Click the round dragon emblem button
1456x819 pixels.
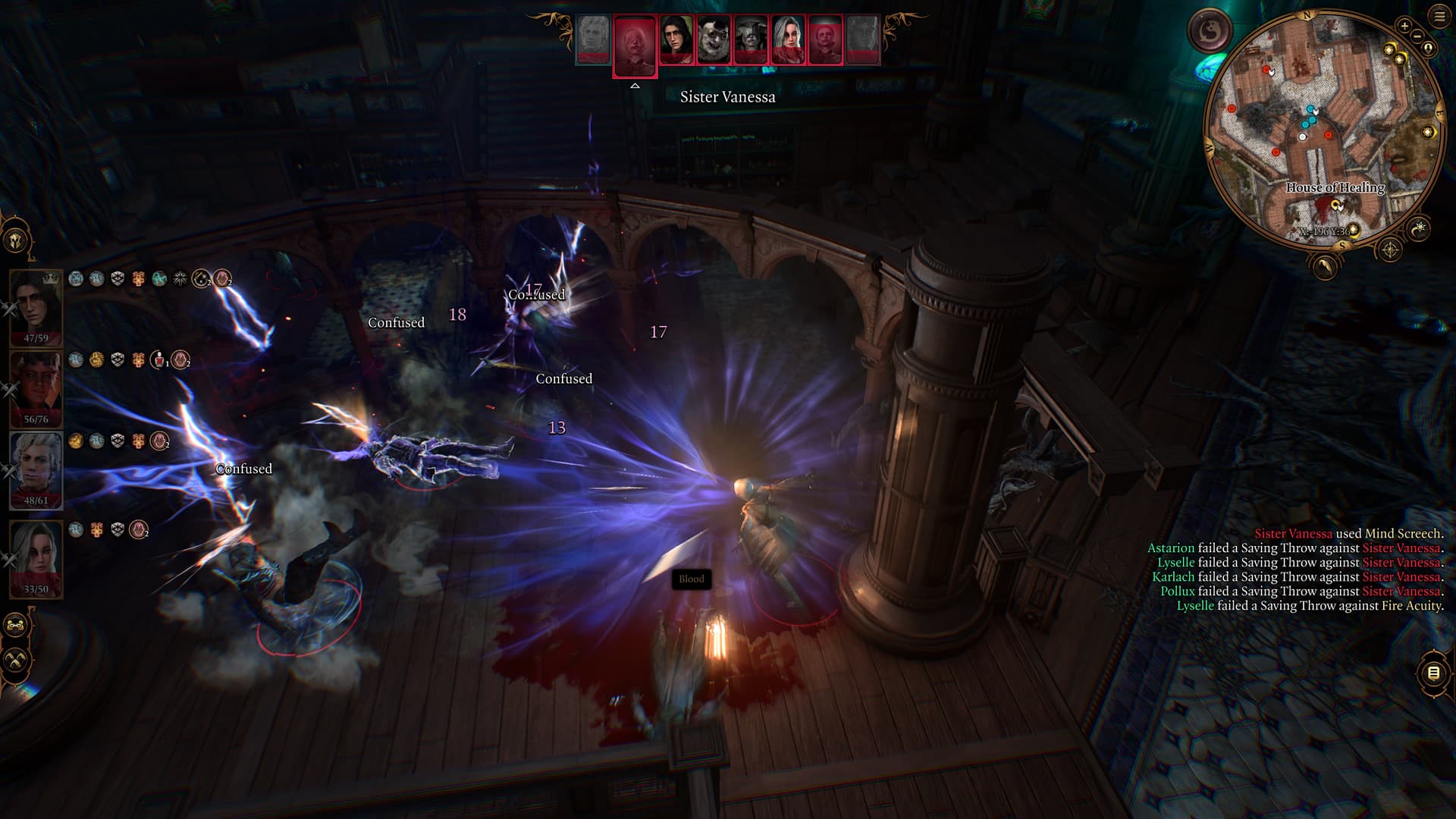click(1209, 32)
